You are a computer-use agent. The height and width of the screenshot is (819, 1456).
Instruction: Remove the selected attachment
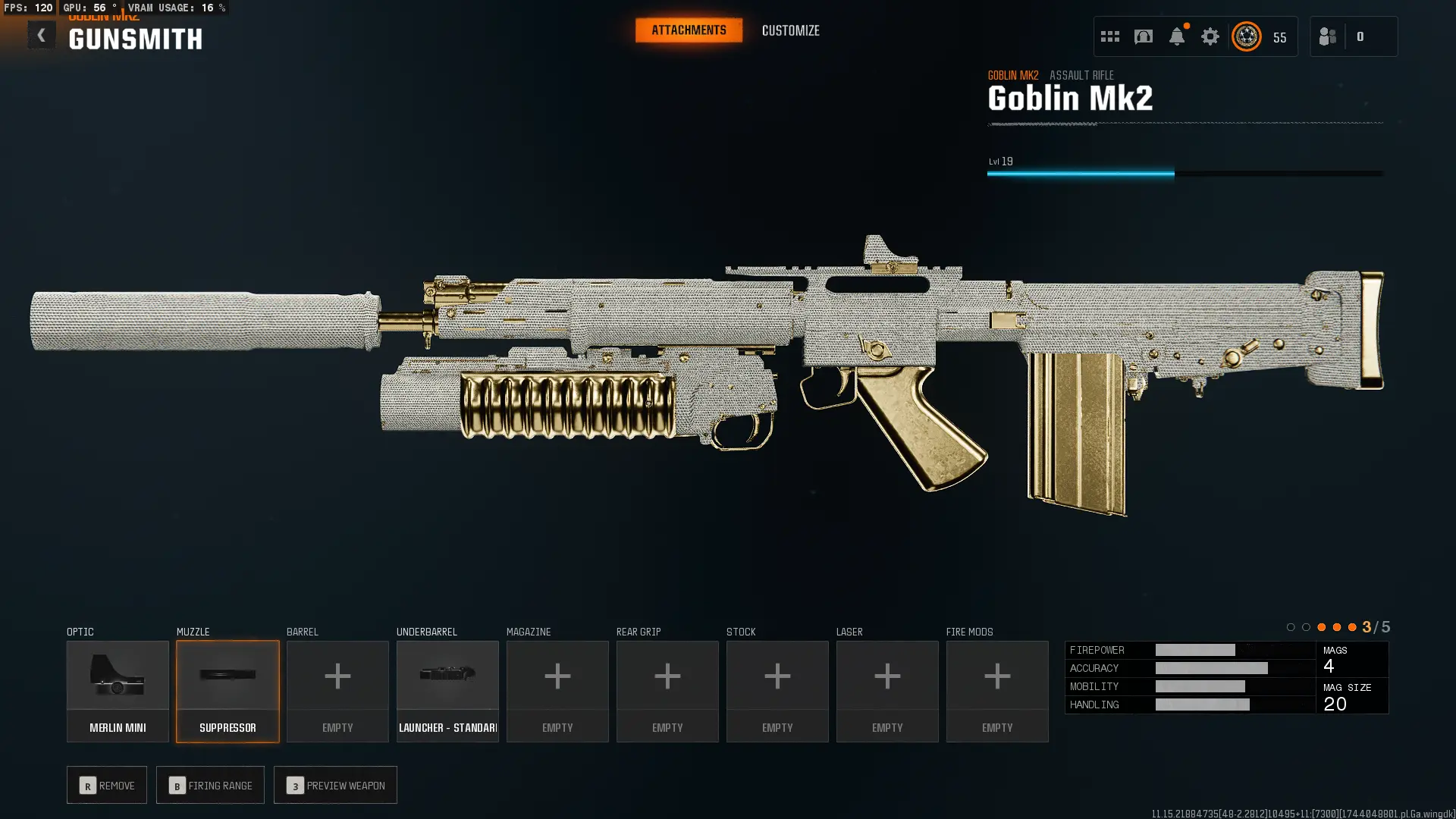coord(107,785)
